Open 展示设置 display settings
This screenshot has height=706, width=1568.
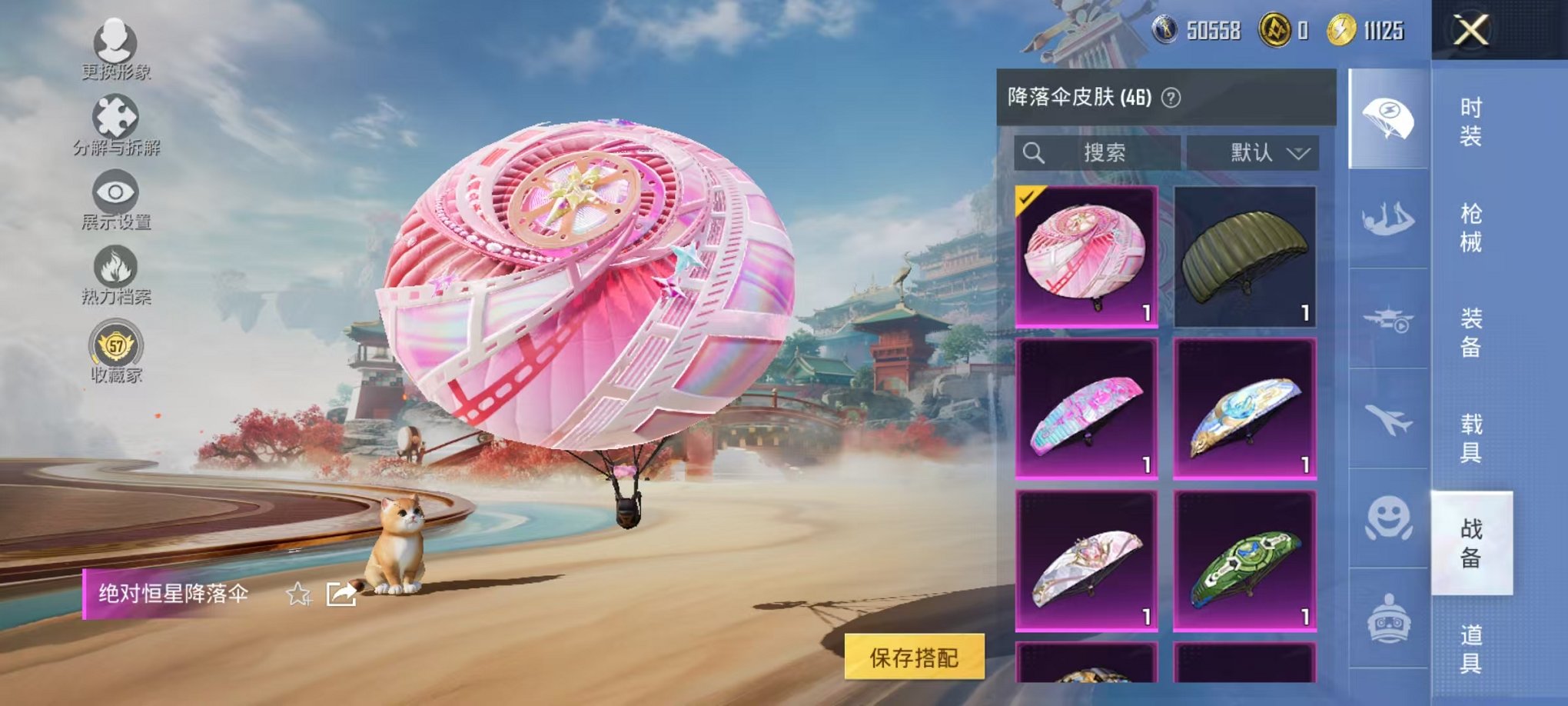115,192
